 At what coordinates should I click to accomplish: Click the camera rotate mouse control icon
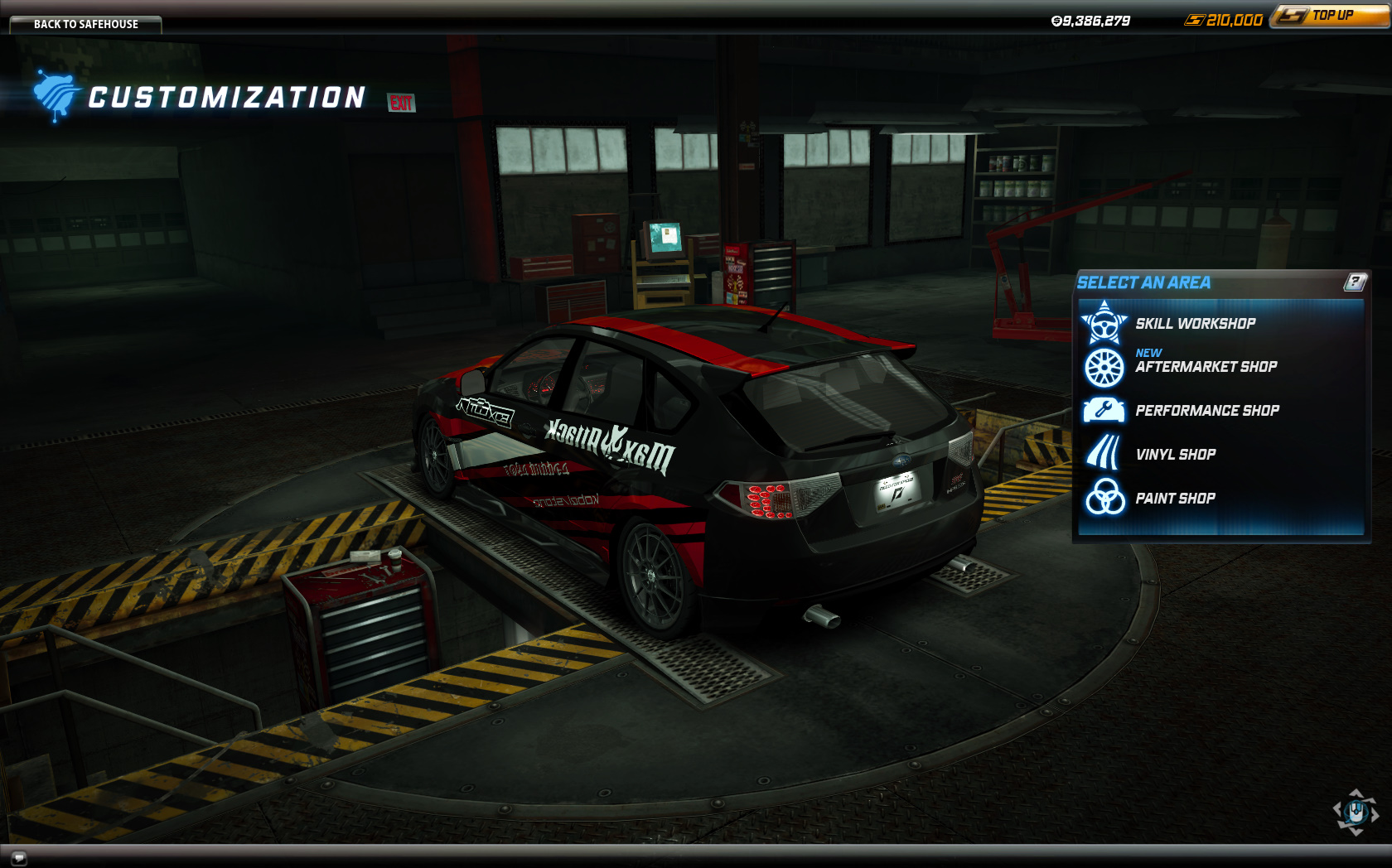1356,812
